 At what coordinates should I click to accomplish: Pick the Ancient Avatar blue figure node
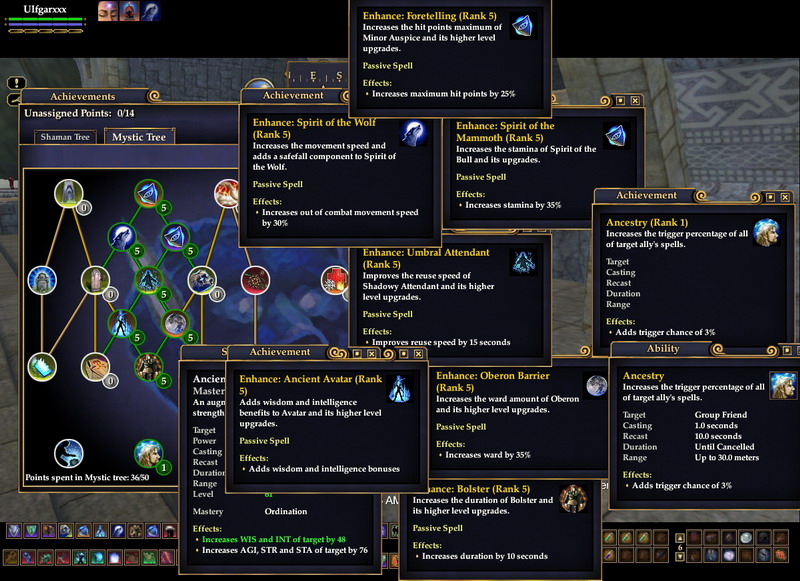click(121, 322)
